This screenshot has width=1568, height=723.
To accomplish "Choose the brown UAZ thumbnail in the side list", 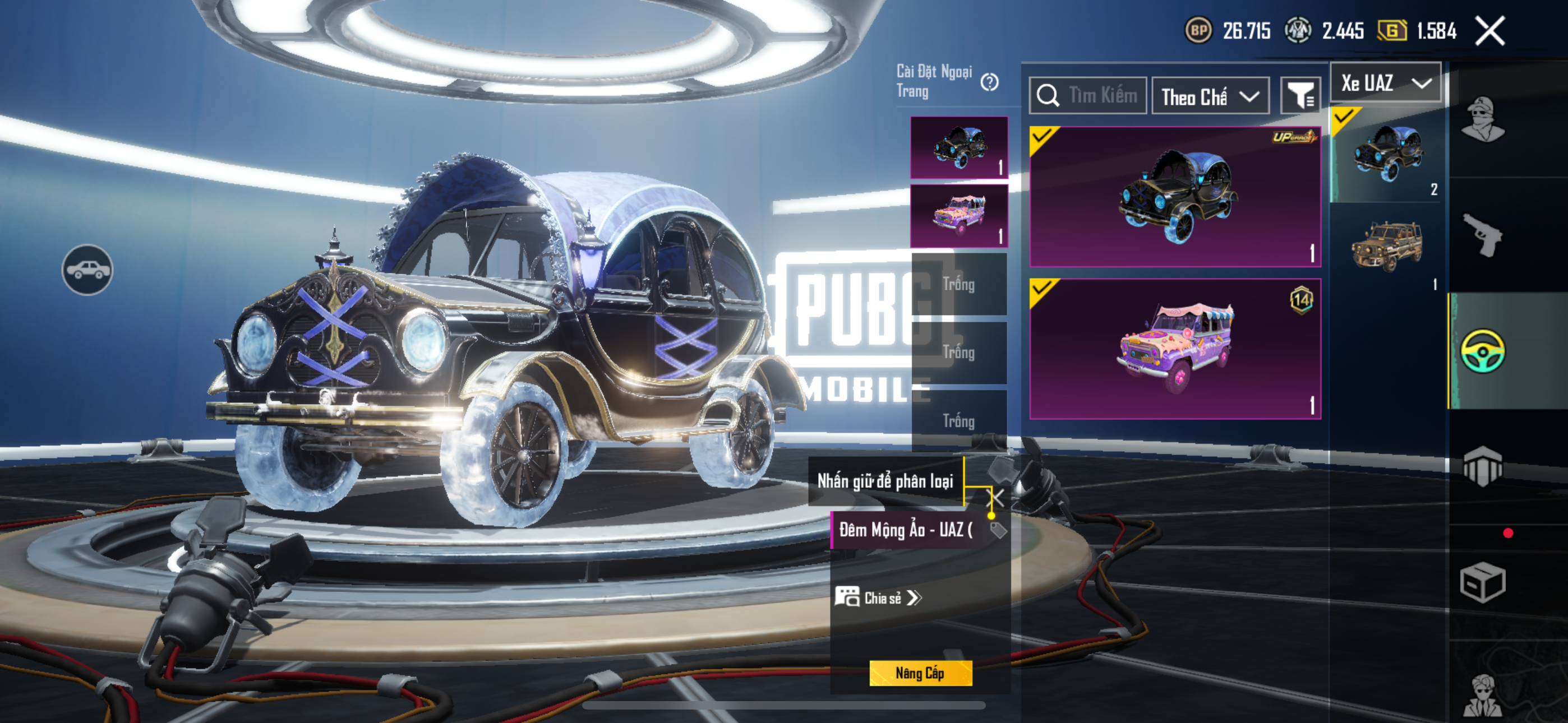I will pos(1386,248).
